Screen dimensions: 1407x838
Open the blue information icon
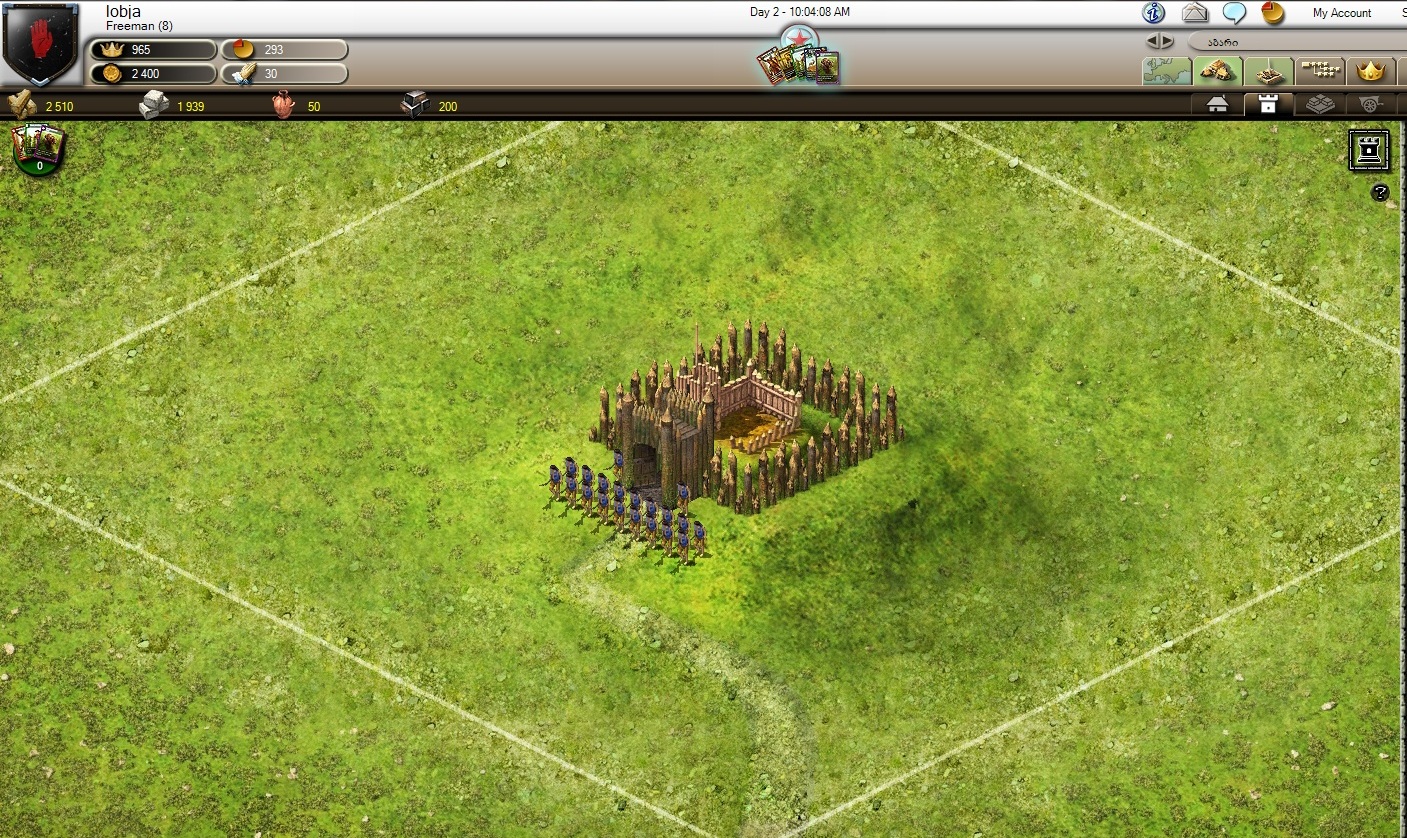pos(1154,13)
